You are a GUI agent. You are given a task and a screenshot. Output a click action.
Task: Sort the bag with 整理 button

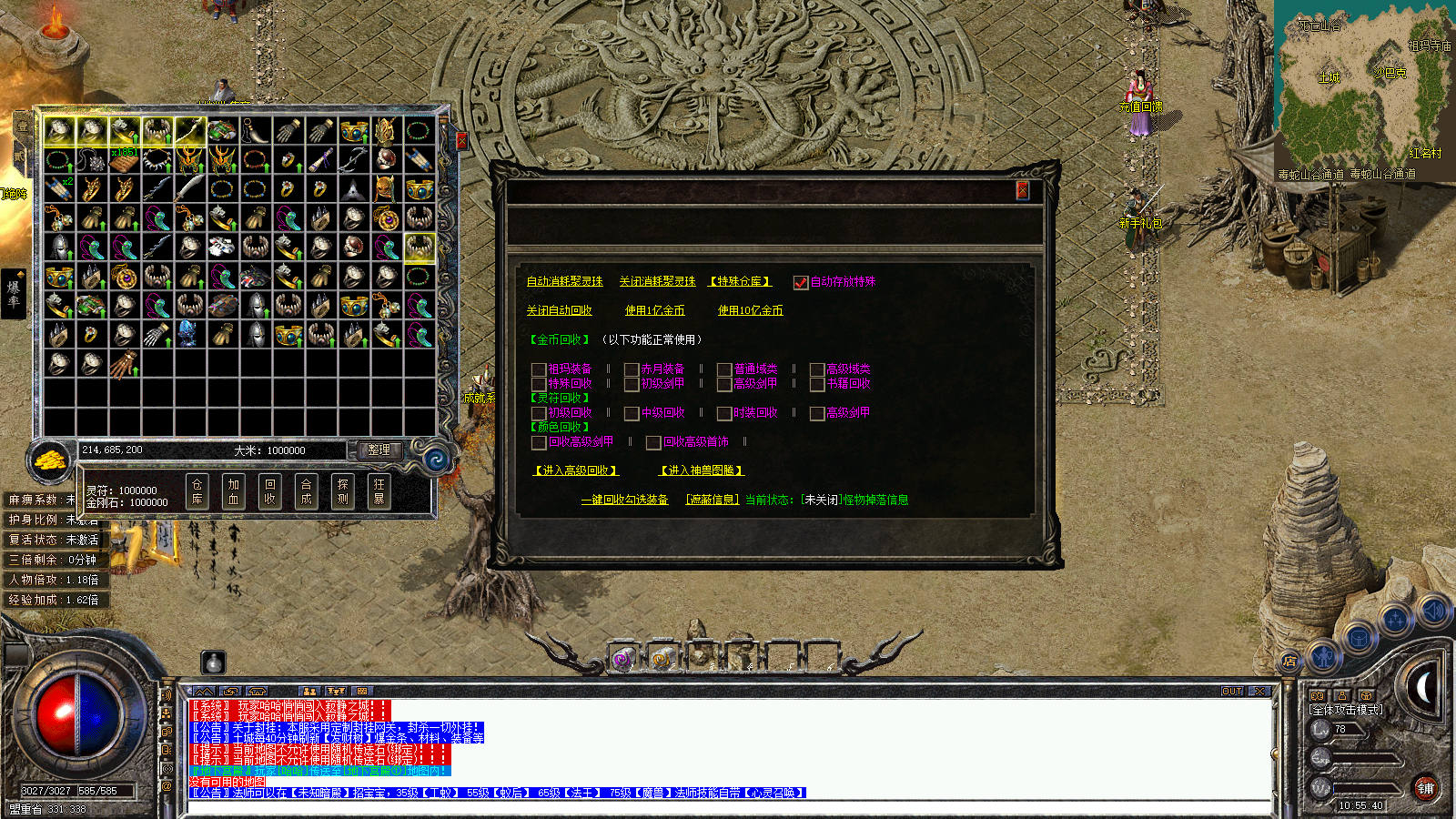tap(379, 450)
